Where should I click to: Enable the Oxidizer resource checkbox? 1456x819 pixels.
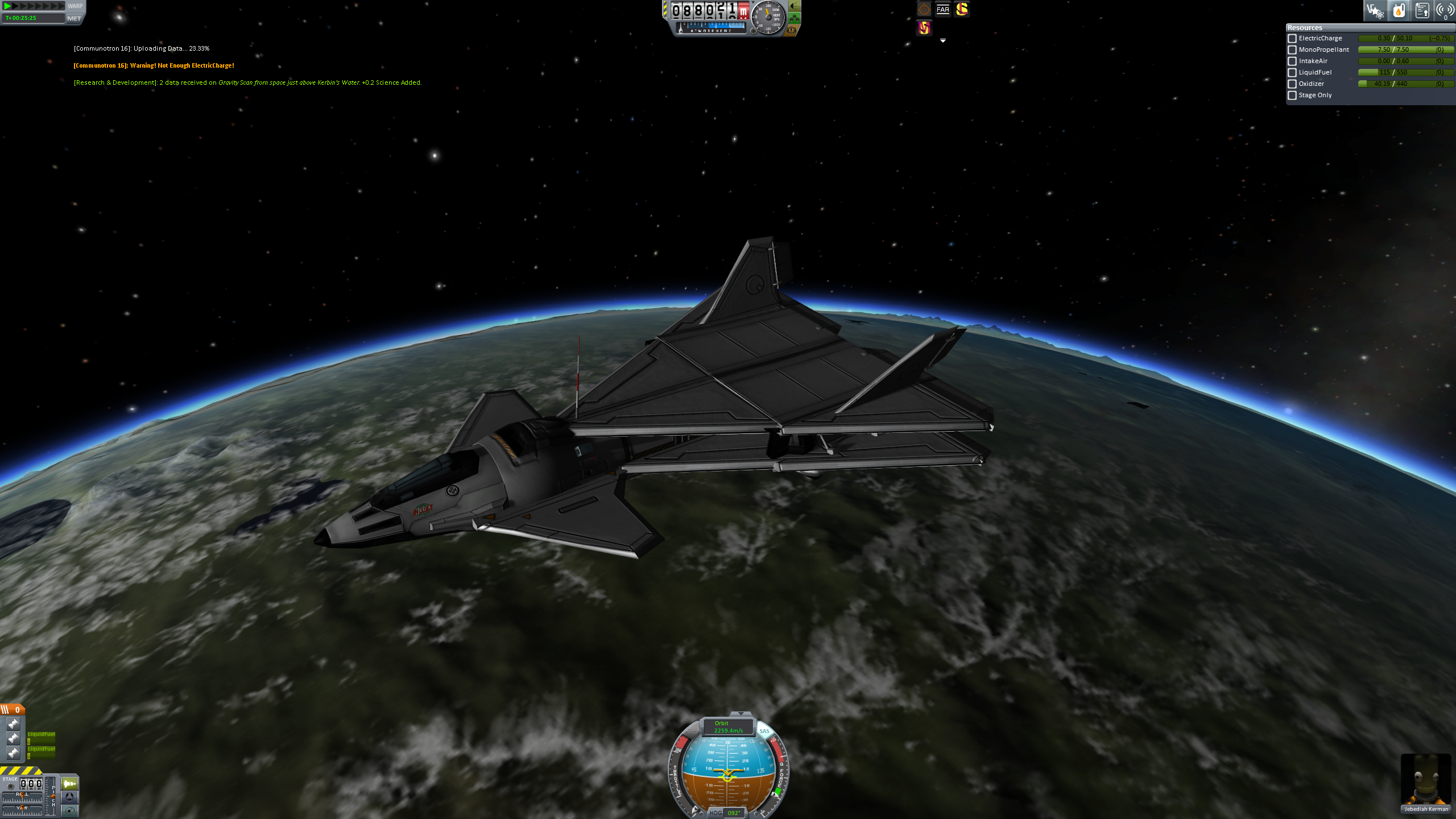pos(1292,84)
